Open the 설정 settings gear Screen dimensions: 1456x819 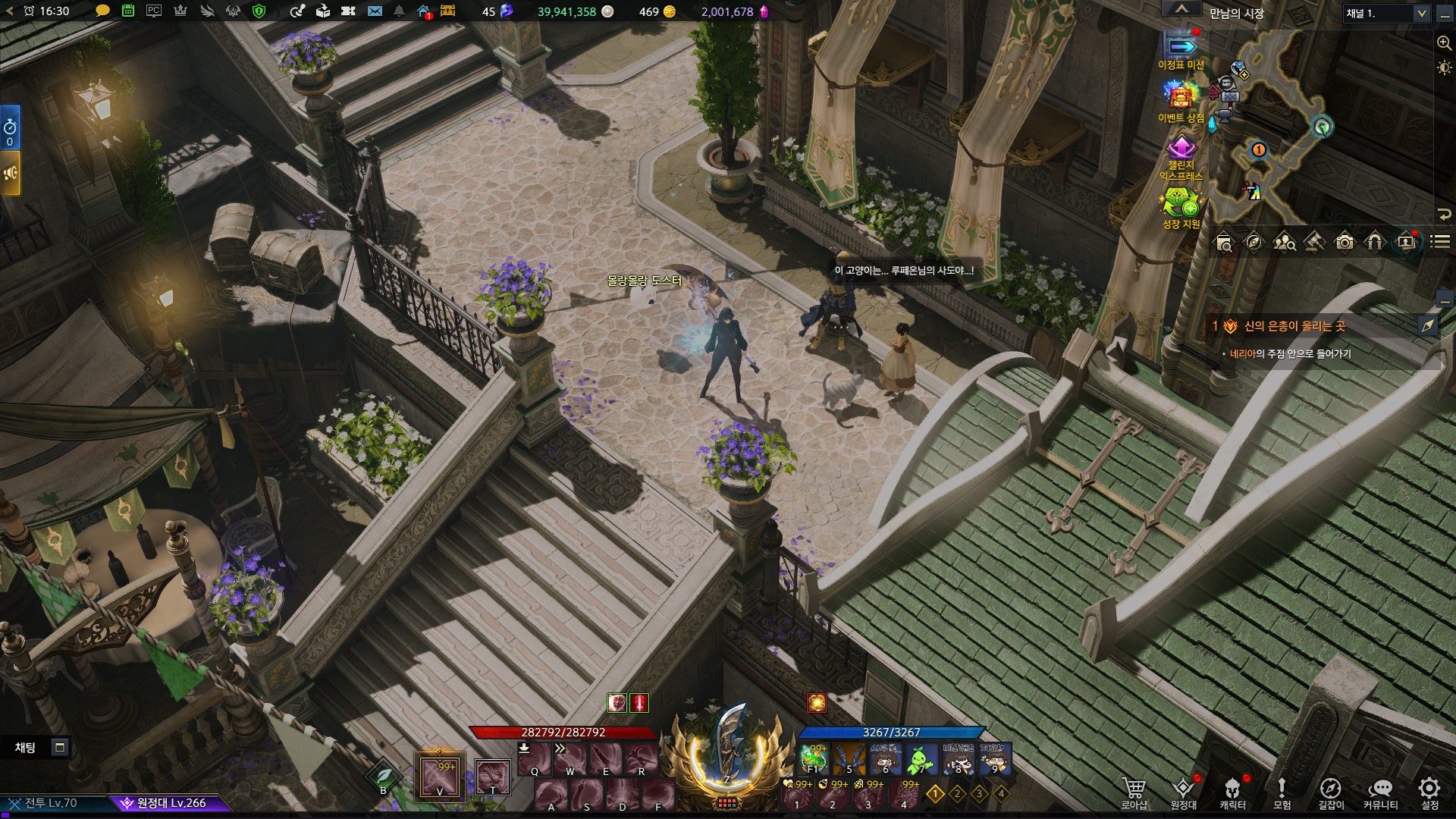[1429, 792]
